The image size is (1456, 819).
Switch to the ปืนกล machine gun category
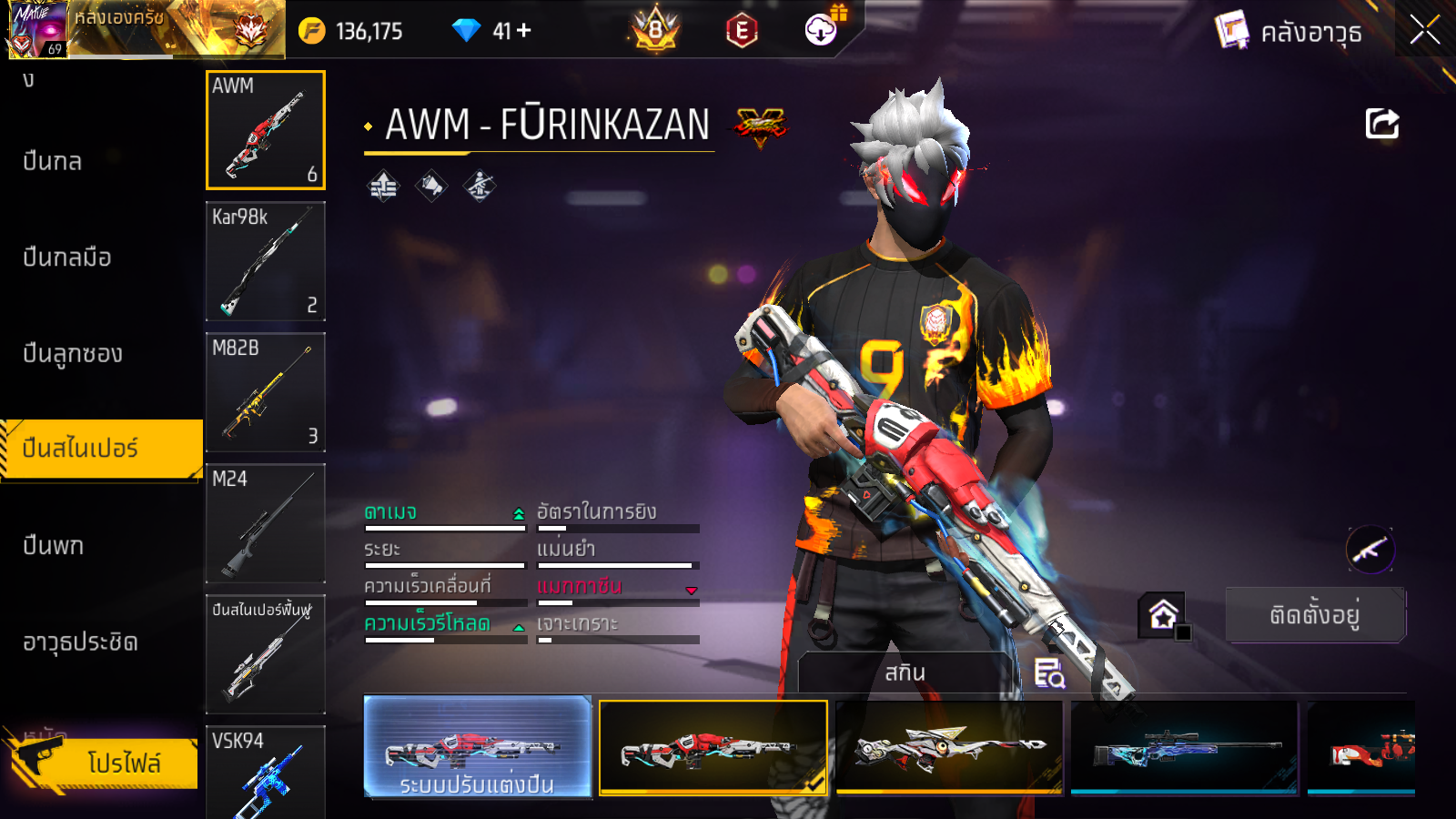point(53,162)
